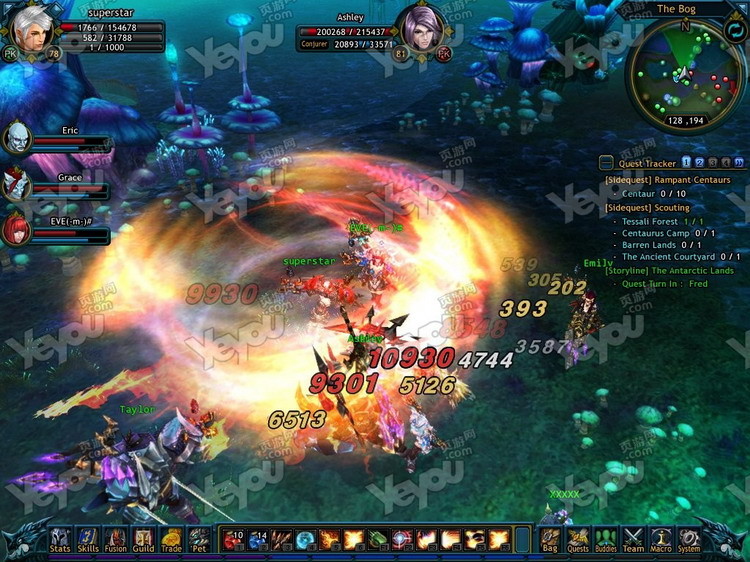Viewport: 750px width, 562px height.
Task: Open the Pet menu
Action: 199,540
